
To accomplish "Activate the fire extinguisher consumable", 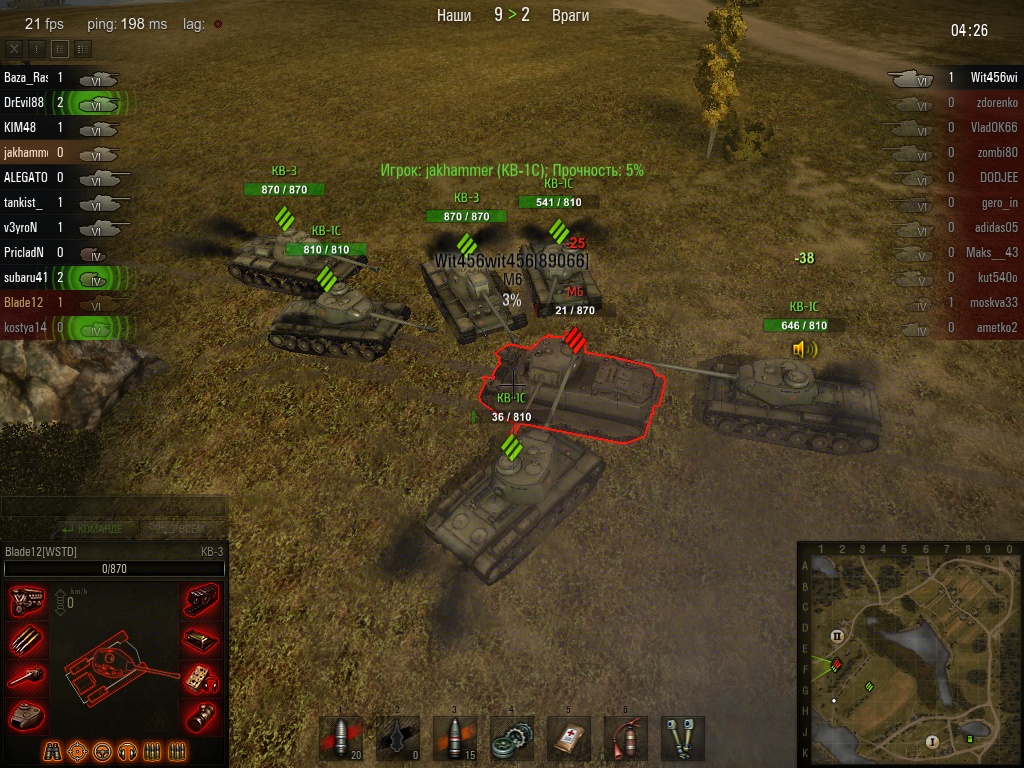I will coord(625,739).
